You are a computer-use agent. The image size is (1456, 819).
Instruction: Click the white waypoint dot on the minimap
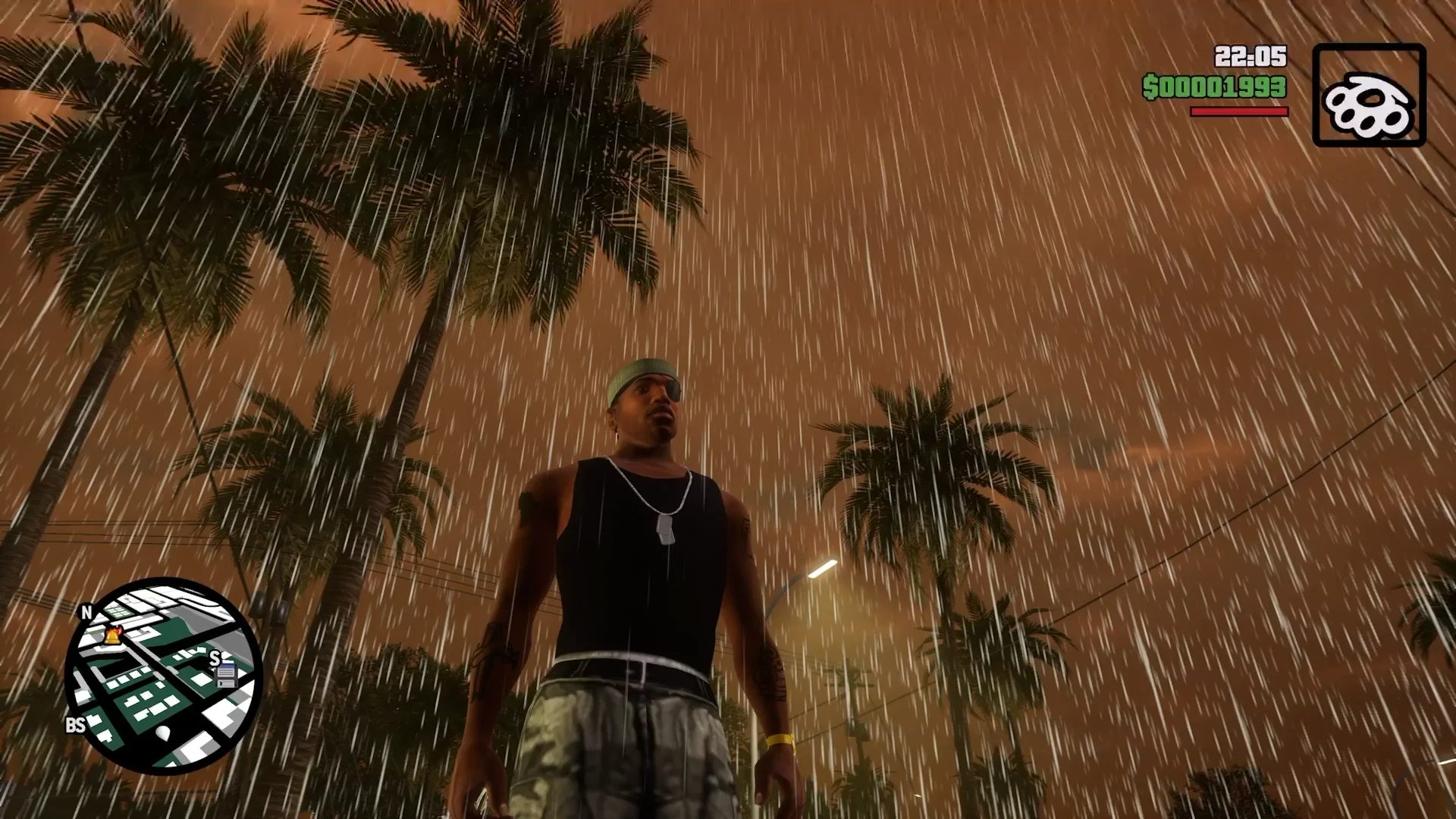[163, 733]
